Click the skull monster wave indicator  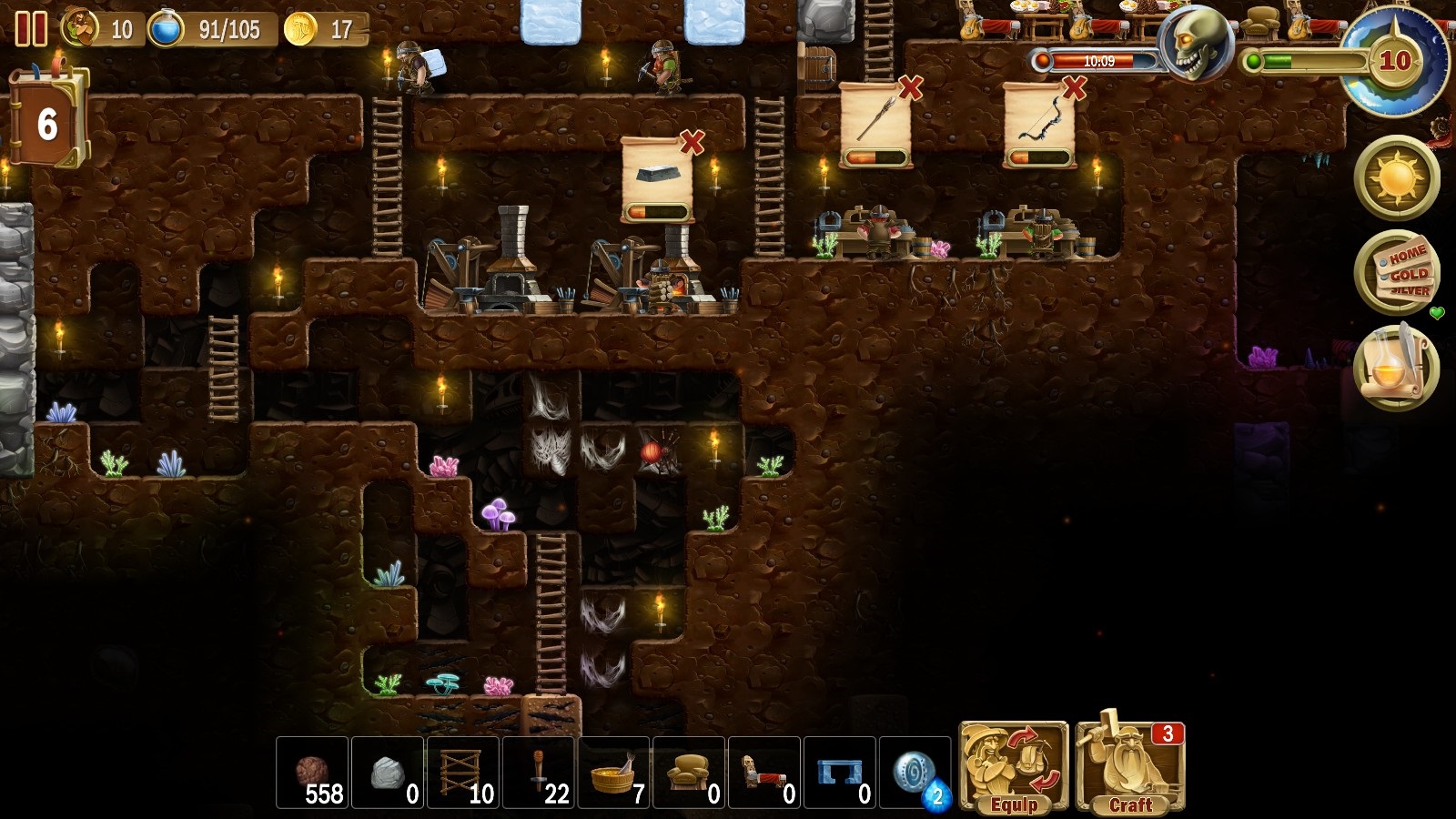coord(1194,45)
